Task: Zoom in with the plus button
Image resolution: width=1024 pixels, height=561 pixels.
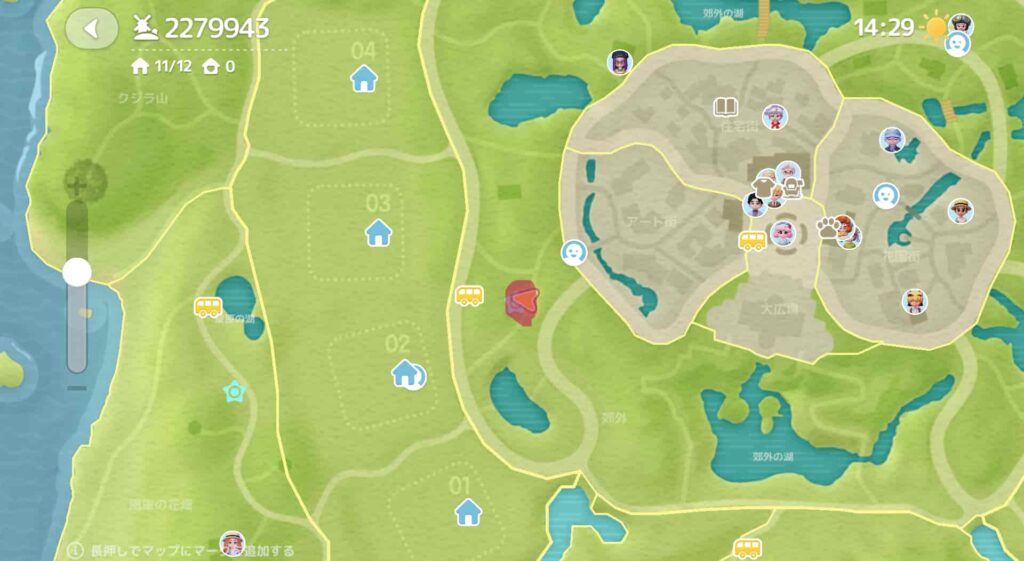Action: [x=77, y=184]
